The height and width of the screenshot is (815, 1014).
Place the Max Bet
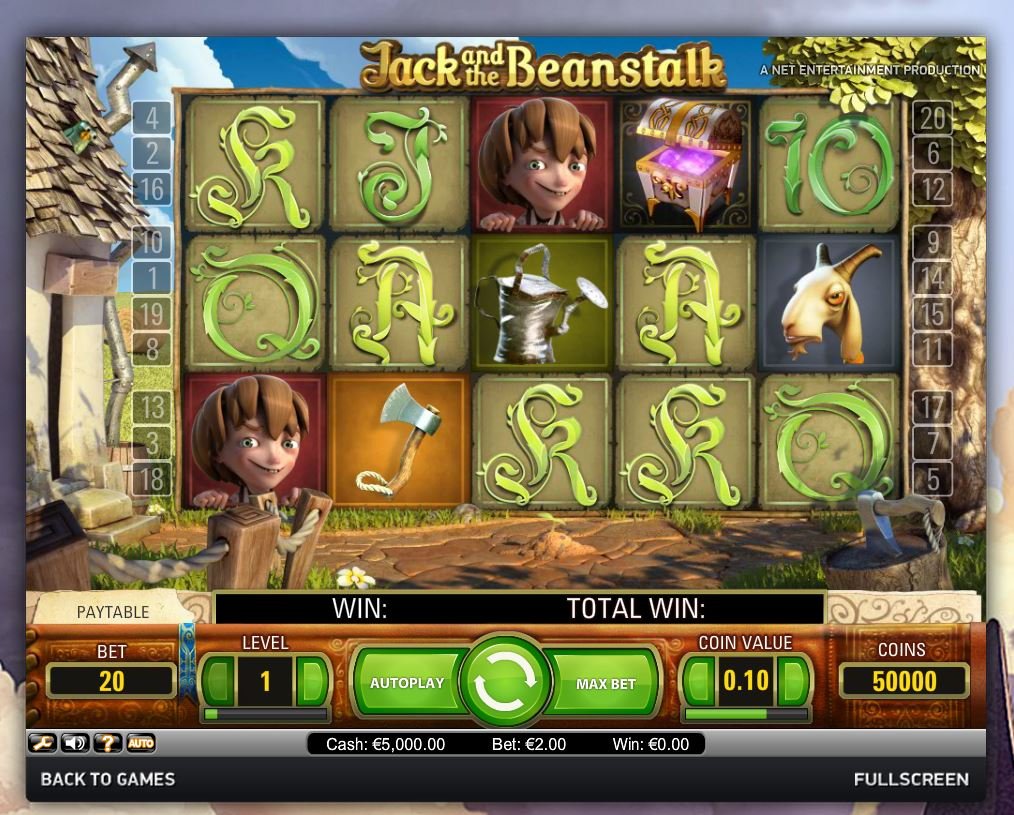point(605,684)
